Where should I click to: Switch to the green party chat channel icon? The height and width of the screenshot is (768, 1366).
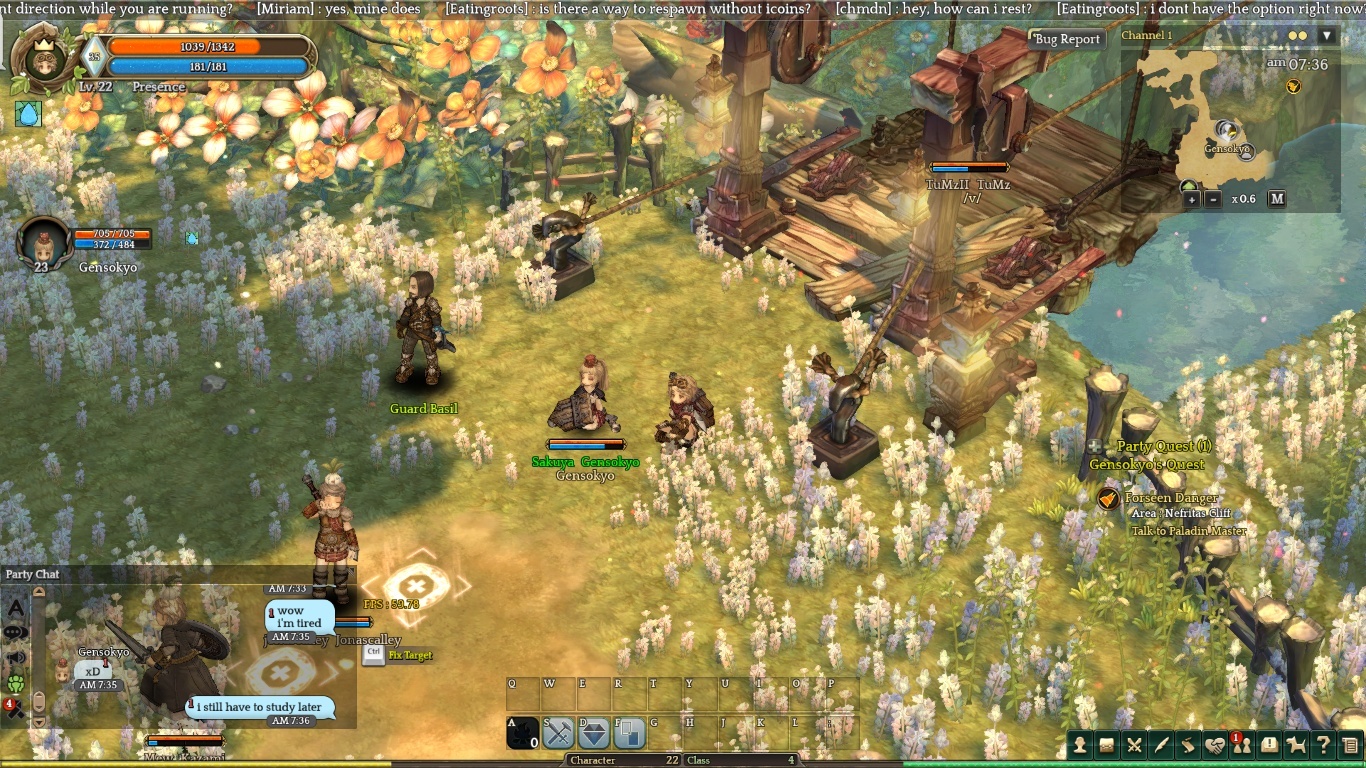[x=16, y=684]
